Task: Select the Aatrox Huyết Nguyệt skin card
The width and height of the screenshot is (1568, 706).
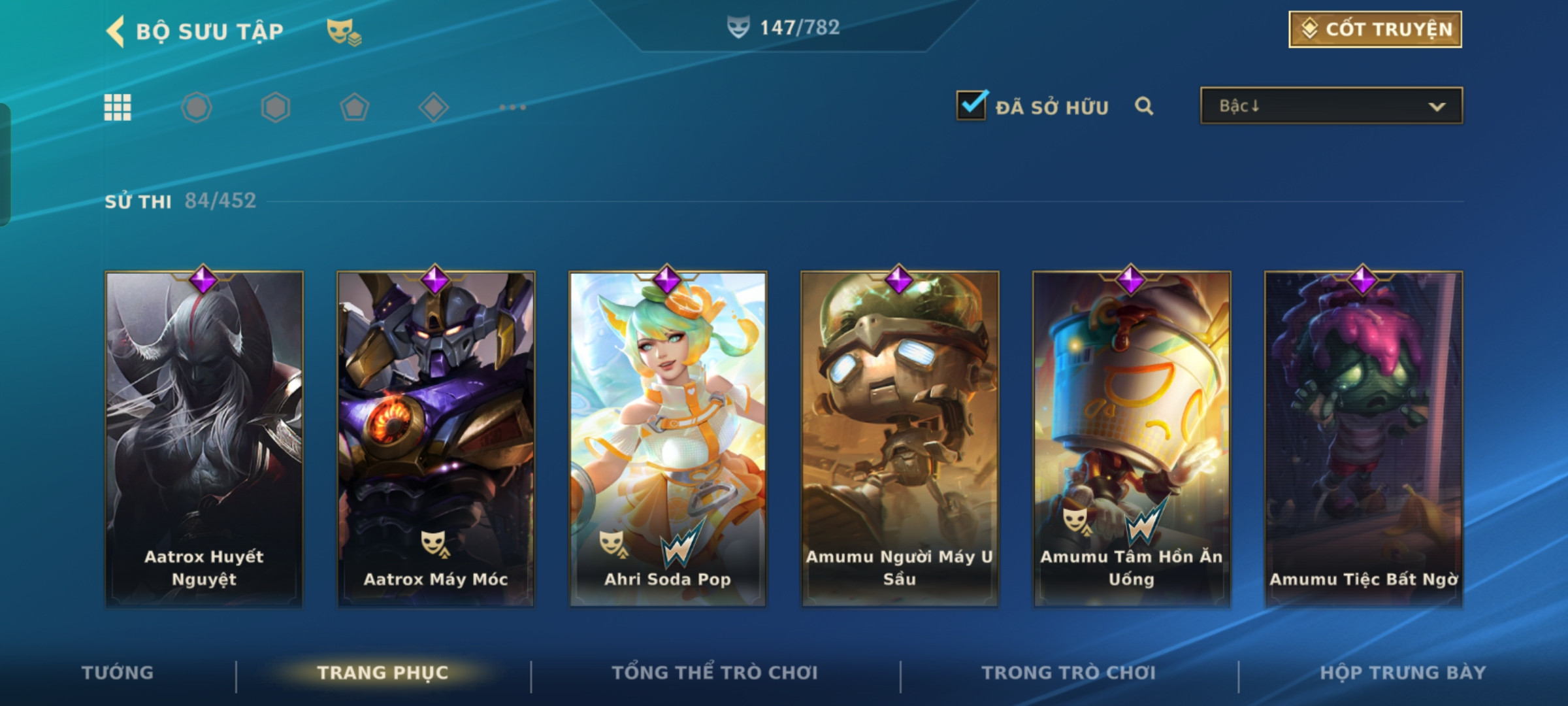Action: point(204,439)
